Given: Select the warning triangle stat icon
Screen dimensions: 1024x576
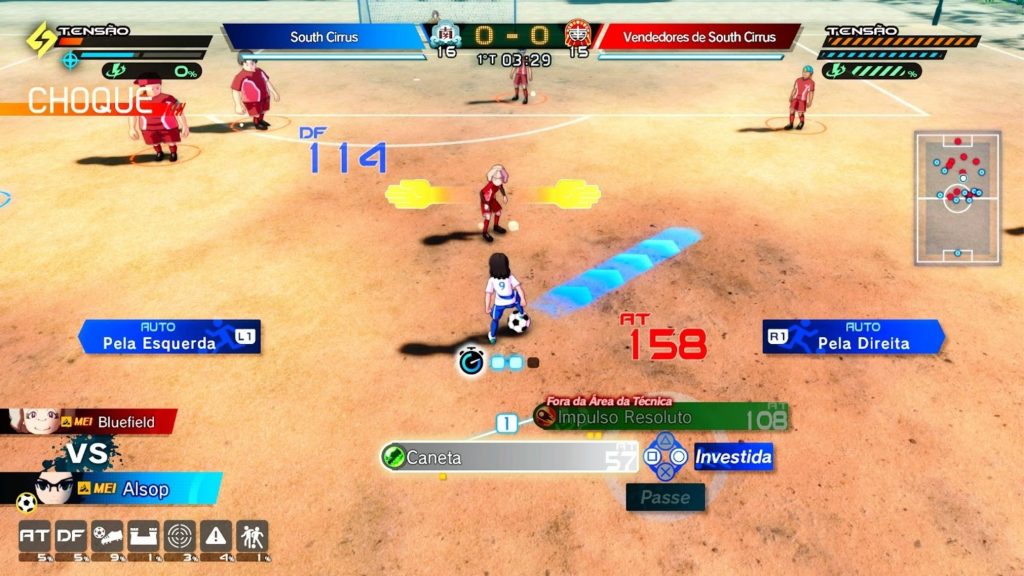Looking at the screenshot, I should pos(216,537).
